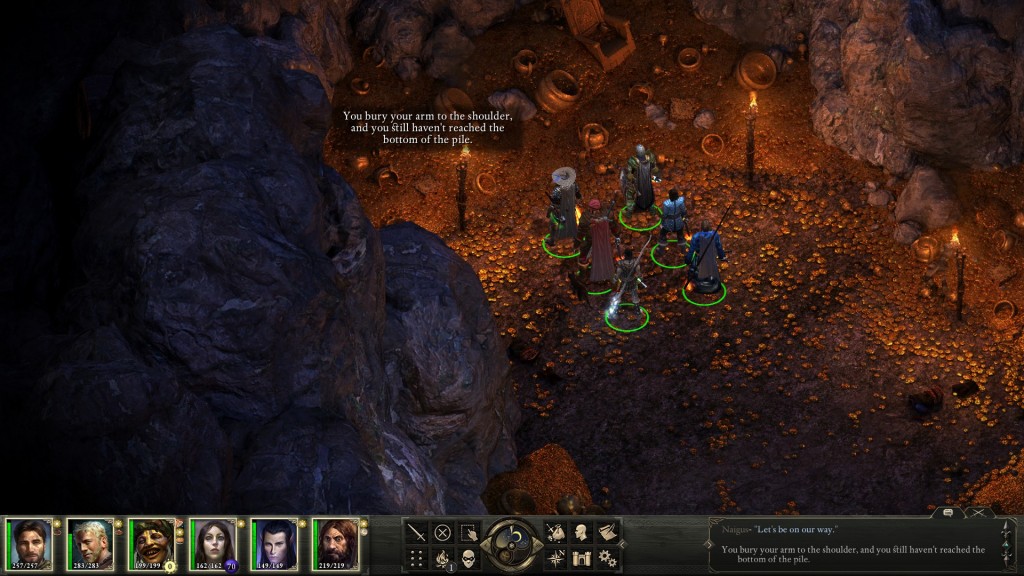Click the select-all party hand icon
The height and width of the screenshot is (576, 1024).
[468, 532]
